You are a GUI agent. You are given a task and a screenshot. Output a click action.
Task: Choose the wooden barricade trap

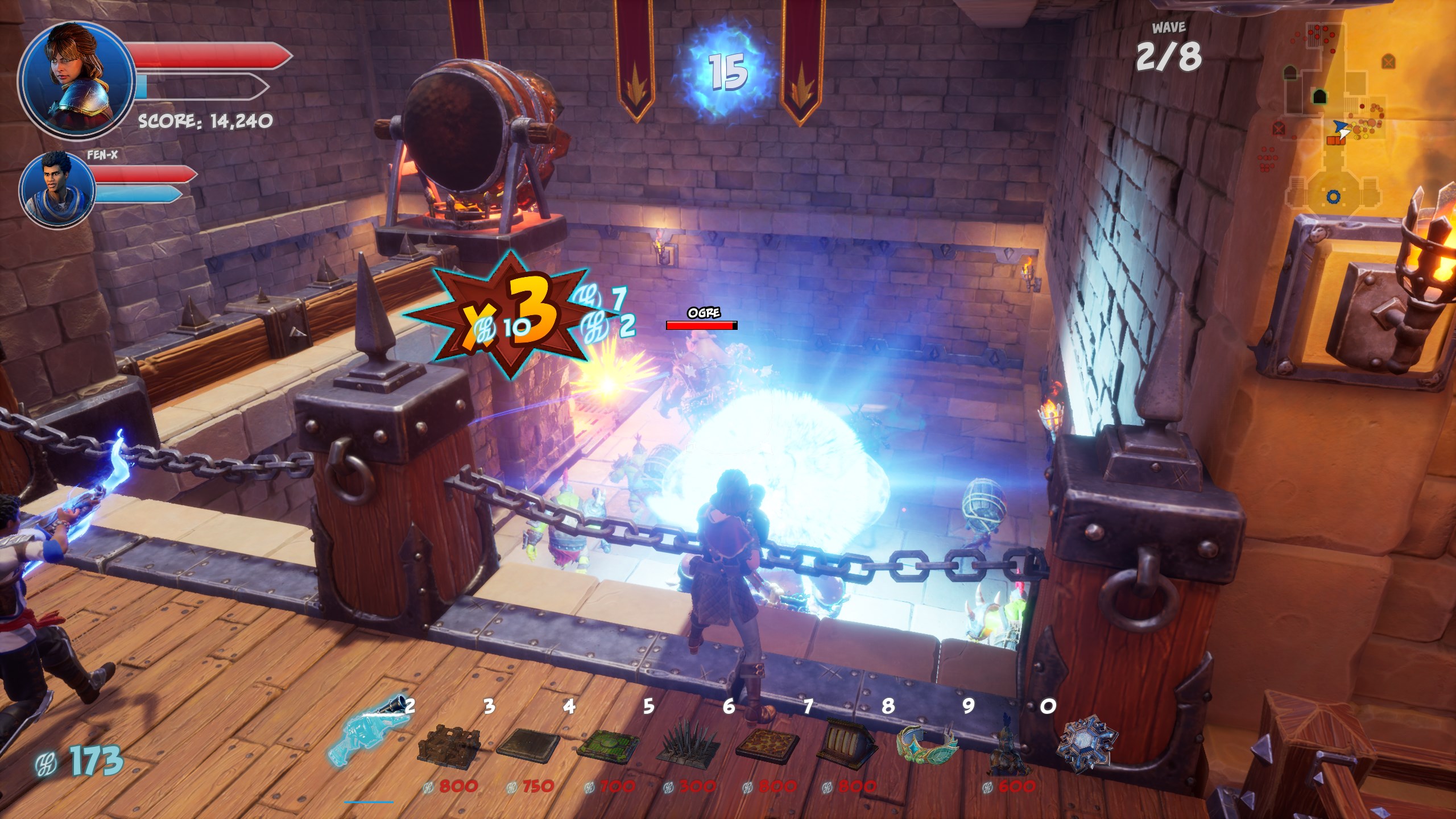click(x=449, y=742)
